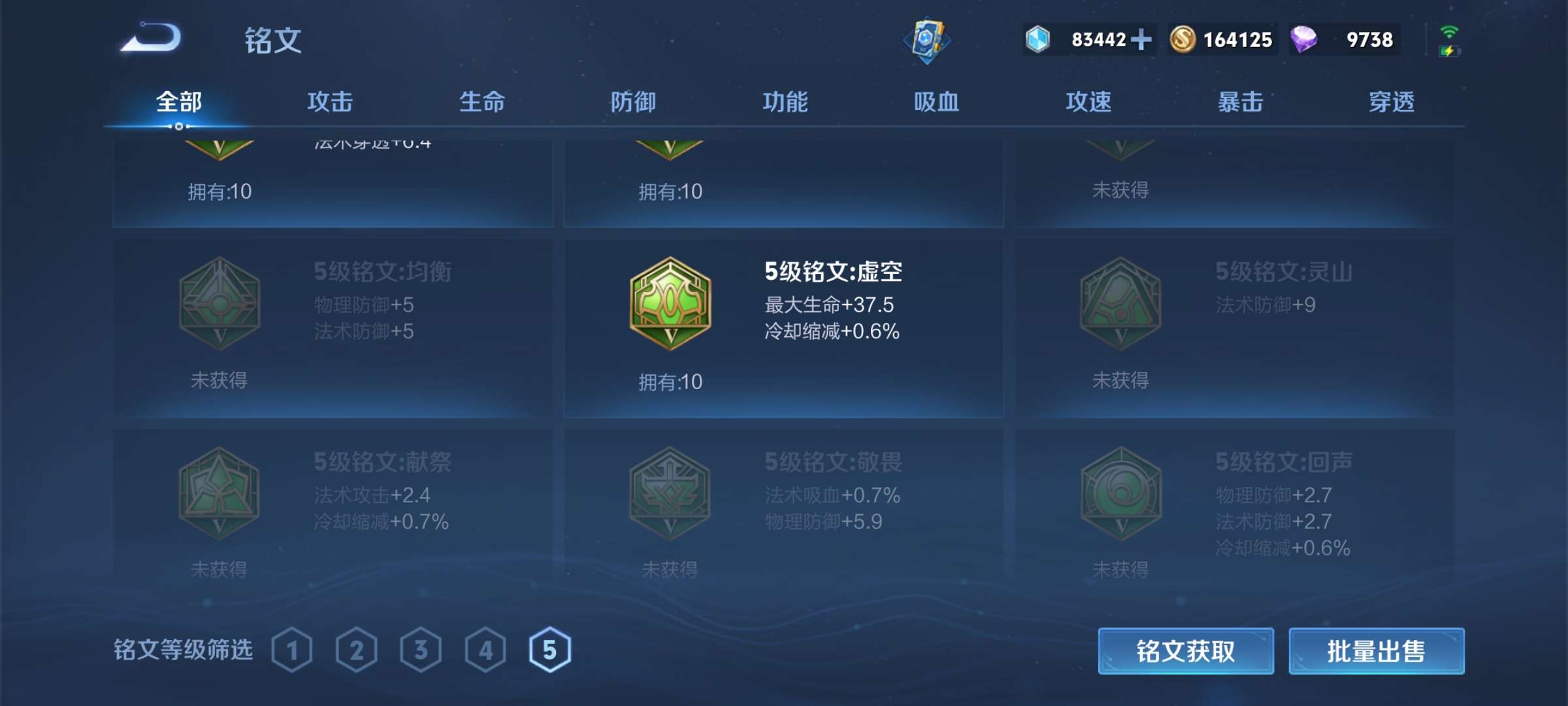Pick the 灵山 inscription card
The height and width of the screenshot is (706, 1568).
coord(1234,327)
